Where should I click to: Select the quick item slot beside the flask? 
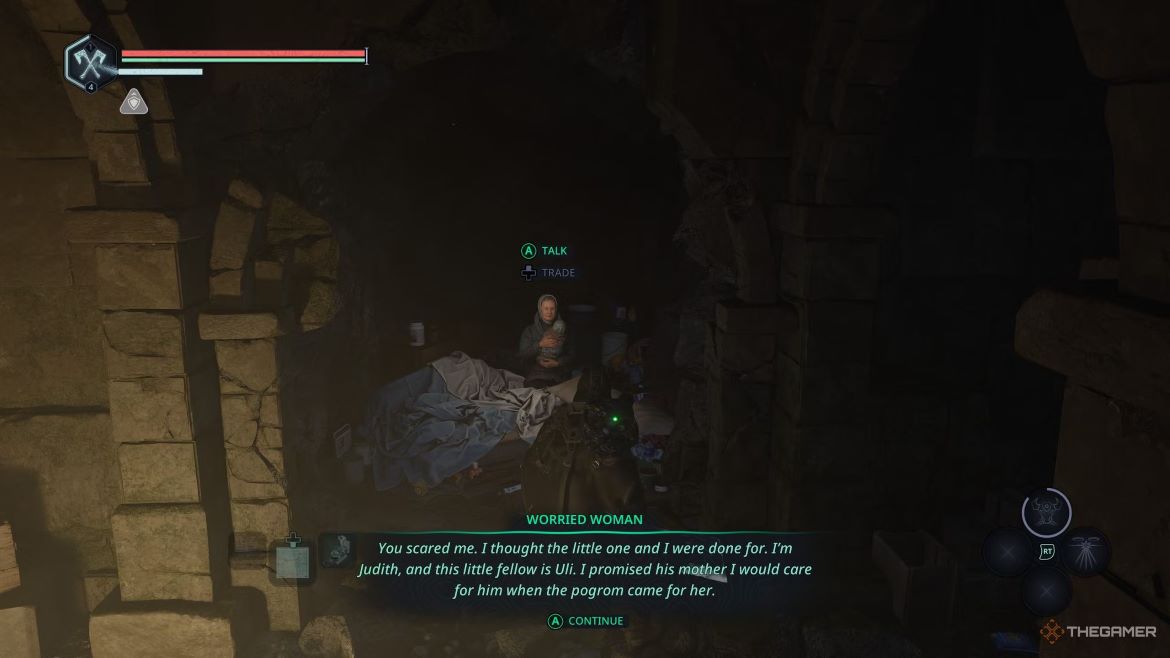click(337, 551)
